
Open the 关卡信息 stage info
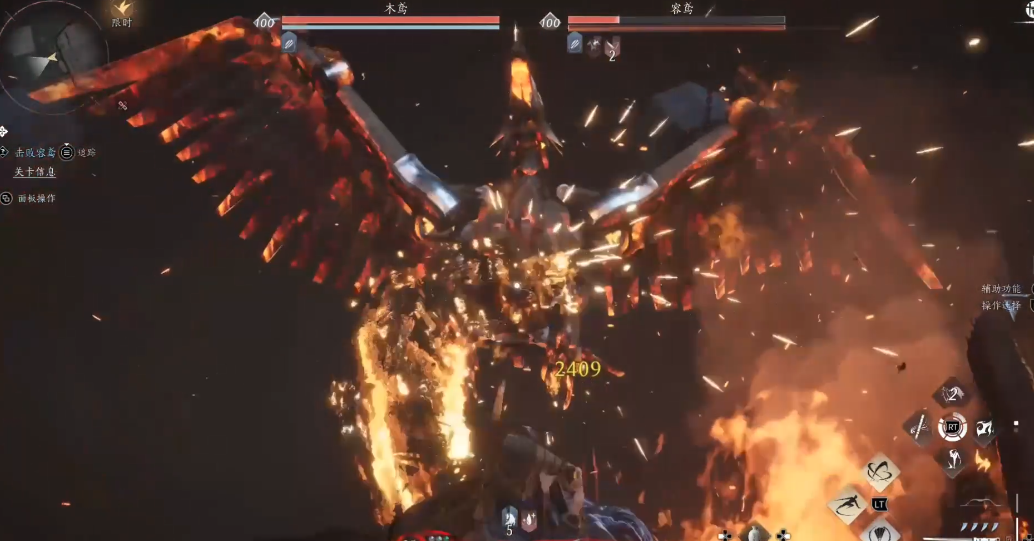point(34,172)
